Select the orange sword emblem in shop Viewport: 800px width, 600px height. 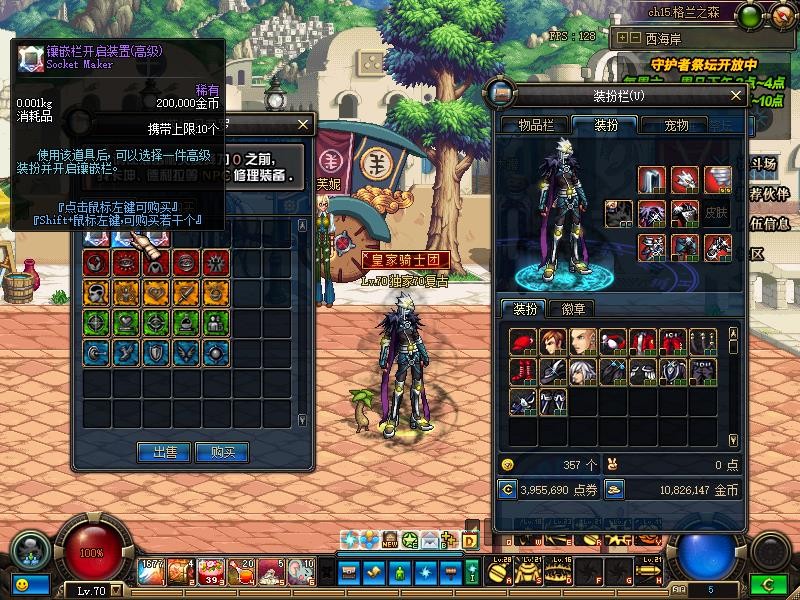183,292
